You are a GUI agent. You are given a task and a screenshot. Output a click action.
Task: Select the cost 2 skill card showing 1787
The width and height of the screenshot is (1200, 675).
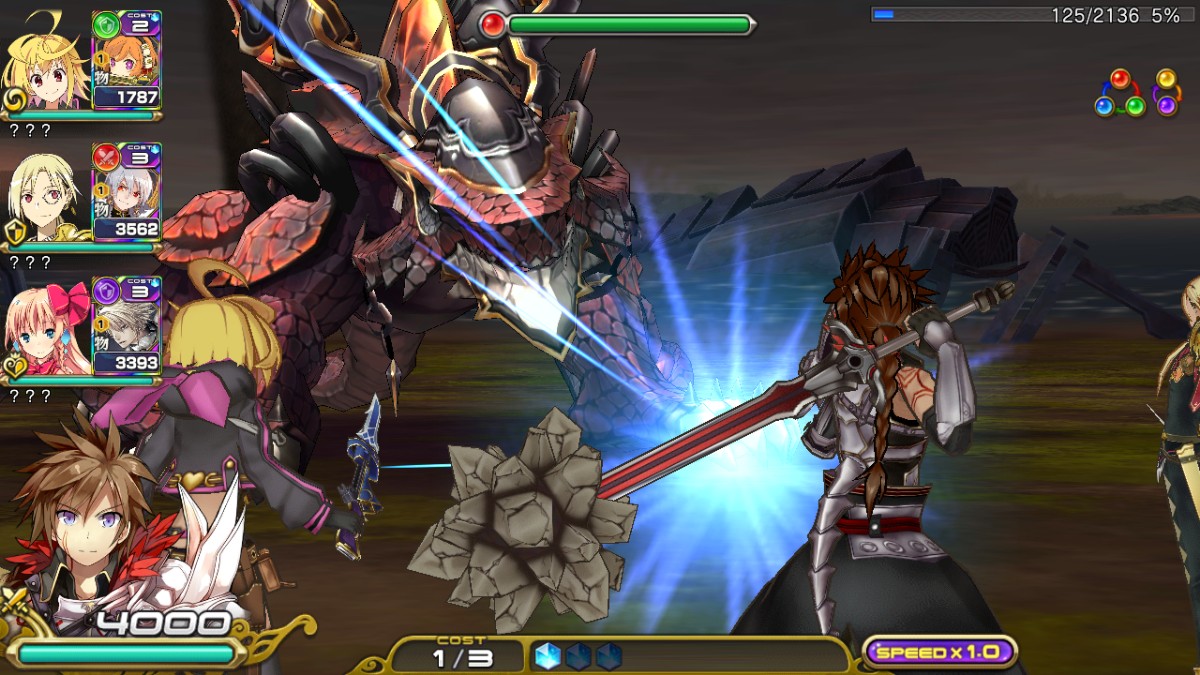pyautogui.click(x=127, y=60)
